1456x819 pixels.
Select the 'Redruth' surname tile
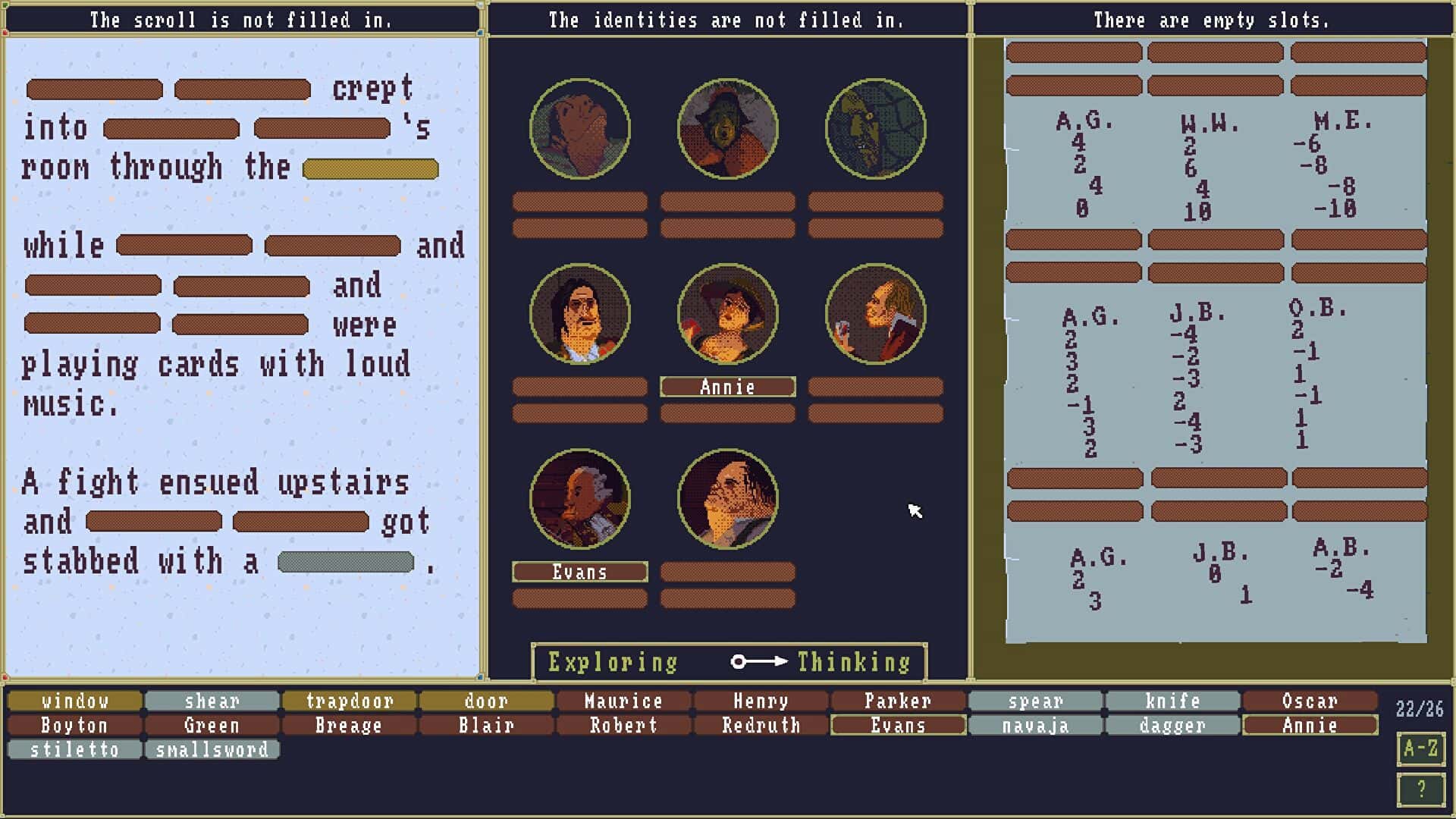point(761,725)
